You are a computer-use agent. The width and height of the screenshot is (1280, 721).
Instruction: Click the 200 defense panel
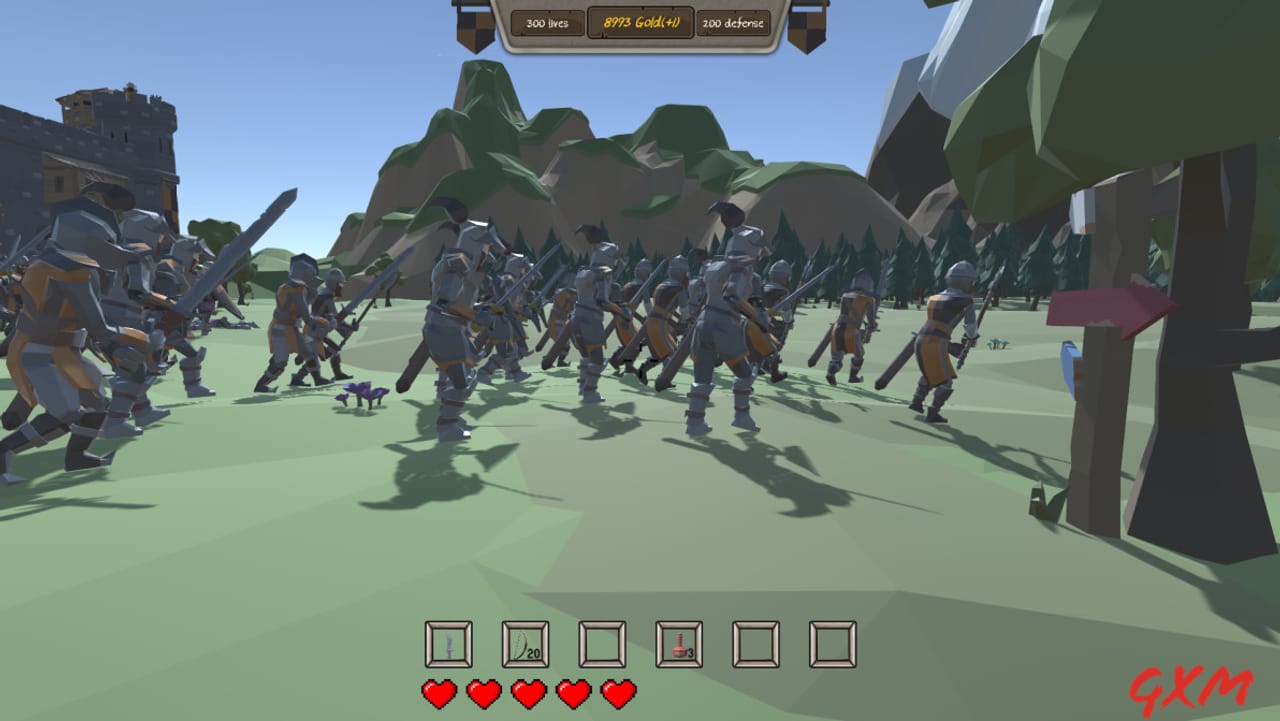tap(735, 23)
